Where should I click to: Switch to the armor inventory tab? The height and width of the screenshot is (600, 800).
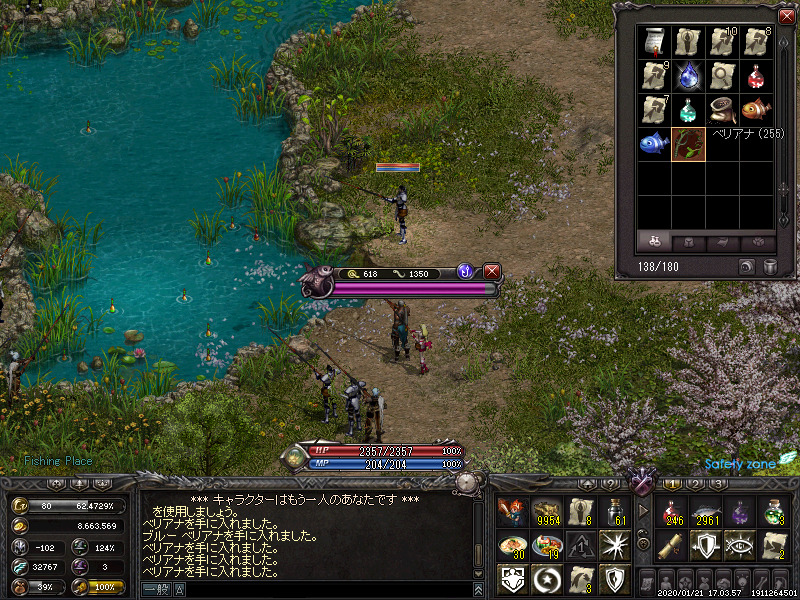point(687,242)
